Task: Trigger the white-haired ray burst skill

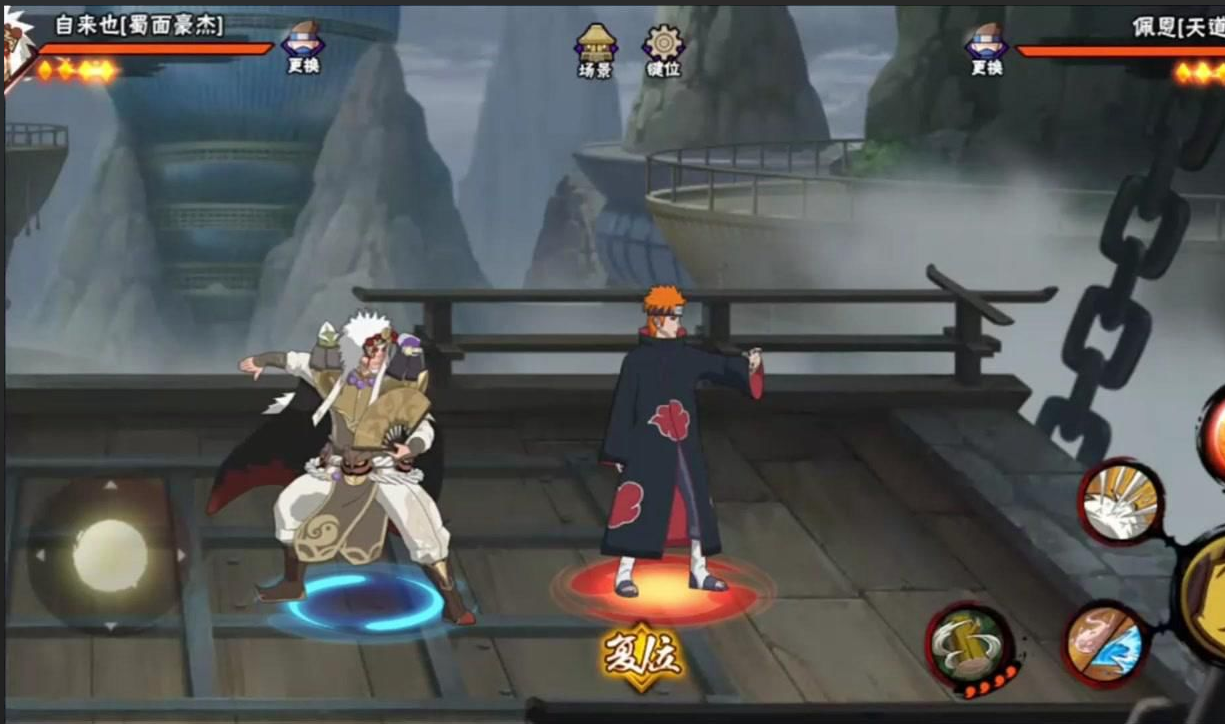Action: (1121, 501)
